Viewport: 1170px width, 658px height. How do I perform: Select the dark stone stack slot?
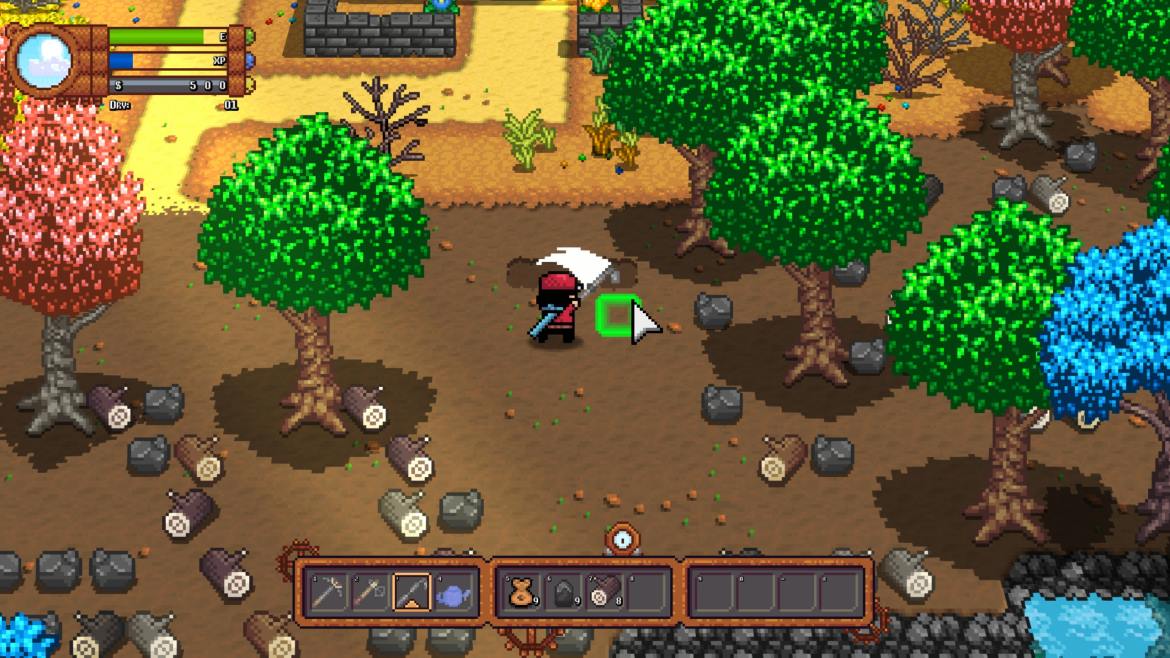[564, 594]
